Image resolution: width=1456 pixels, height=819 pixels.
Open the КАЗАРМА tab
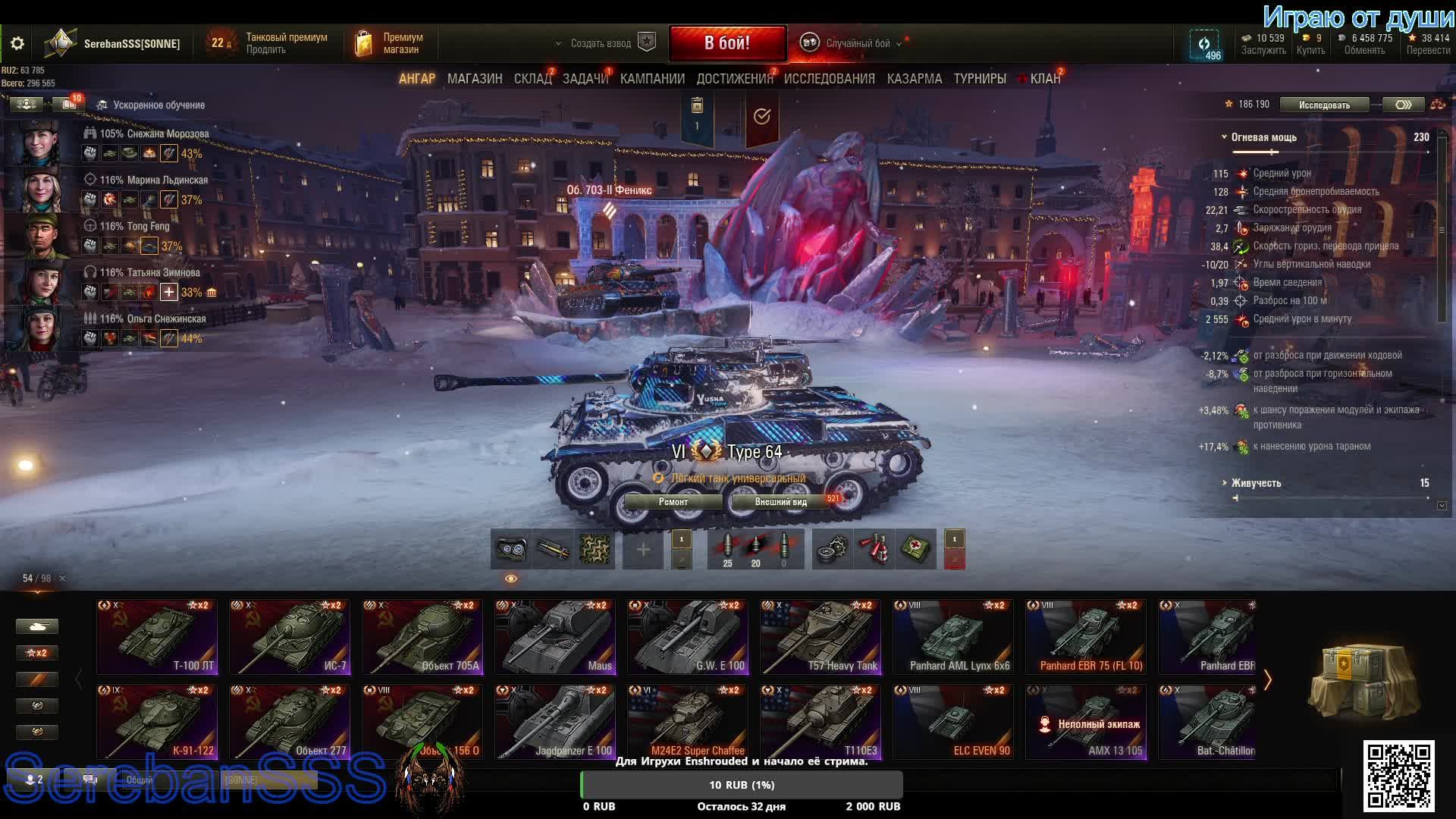click(x=914, y=79)
